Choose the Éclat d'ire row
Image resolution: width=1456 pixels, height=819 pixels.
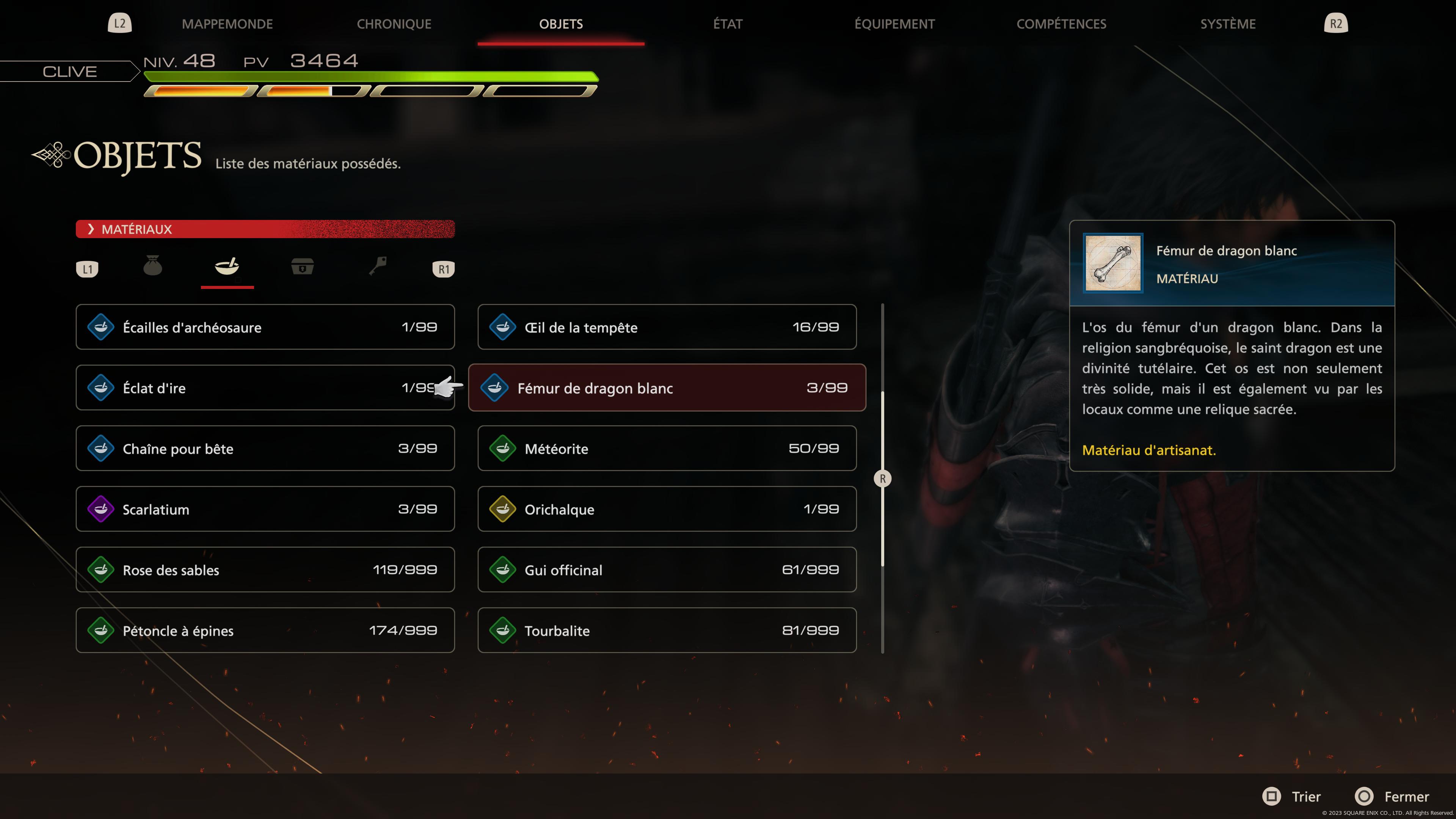tap(265, 388)
